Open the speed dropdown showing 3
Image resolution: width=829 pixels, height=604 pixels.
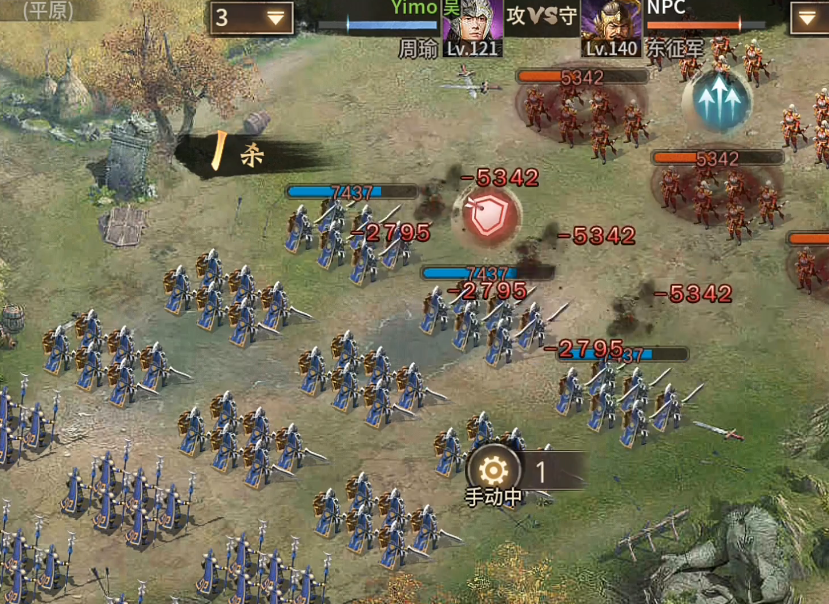[251, 17]
